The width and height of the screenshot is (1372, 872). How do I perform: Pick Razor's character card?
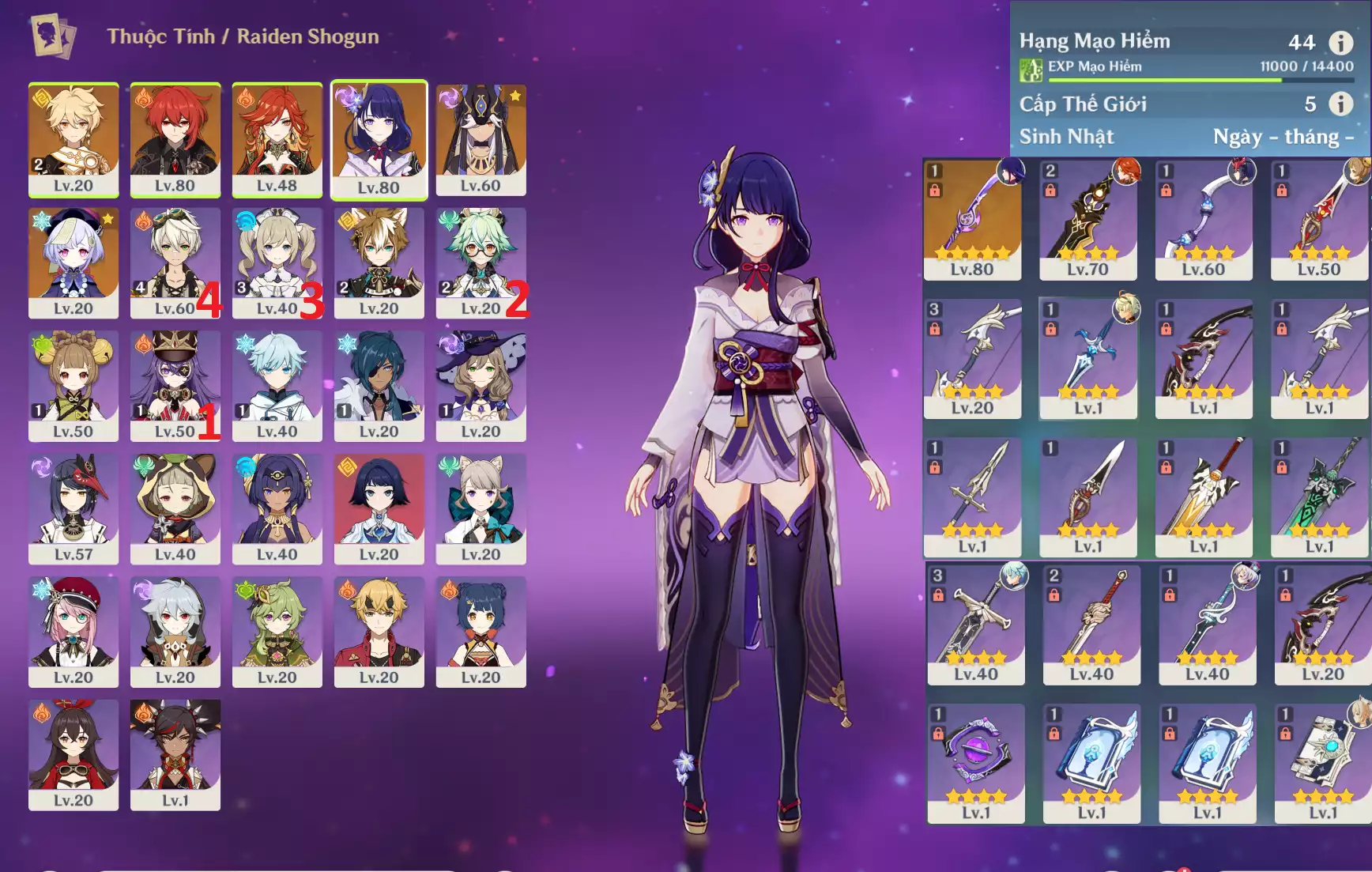coord(175,631)
